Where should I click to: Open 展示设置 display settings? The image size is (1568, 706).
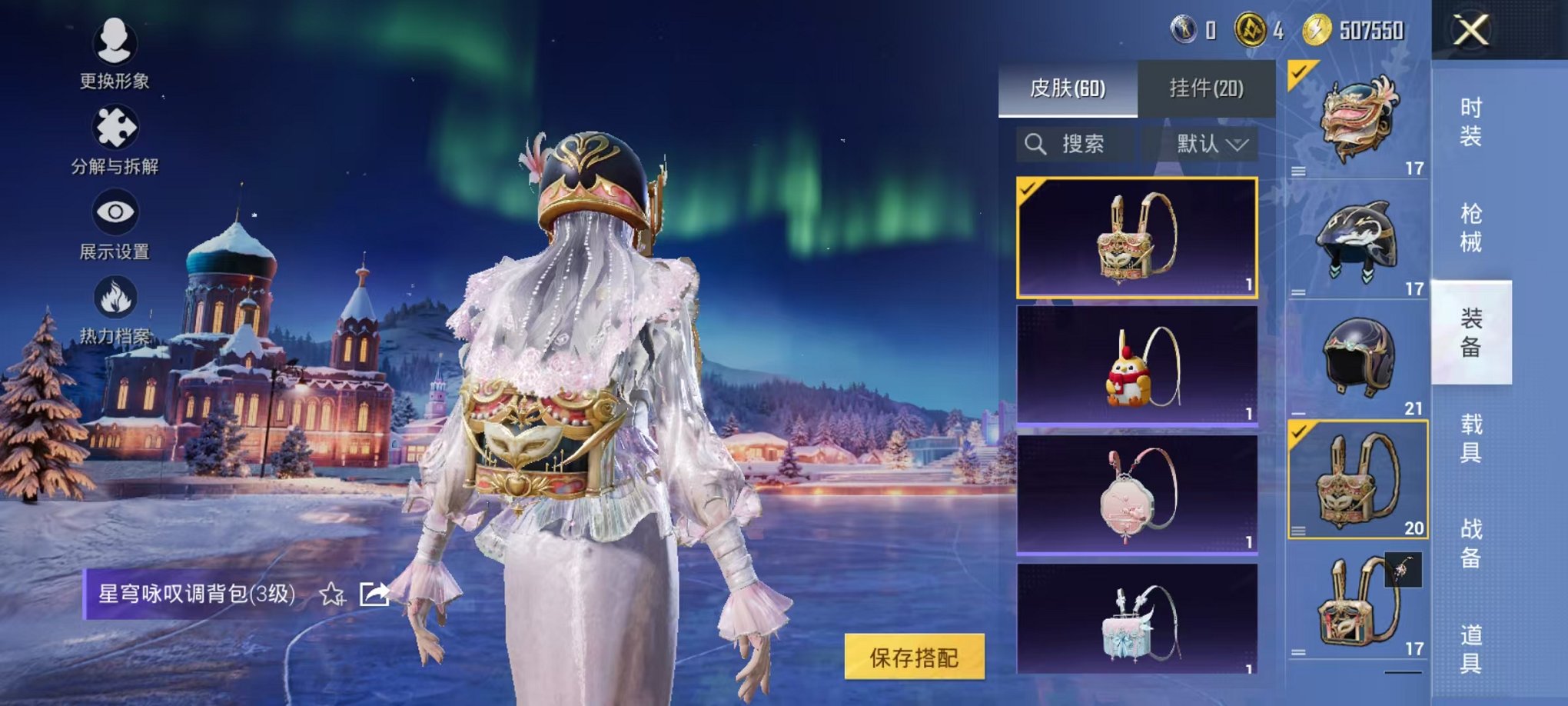click(116, 211)
